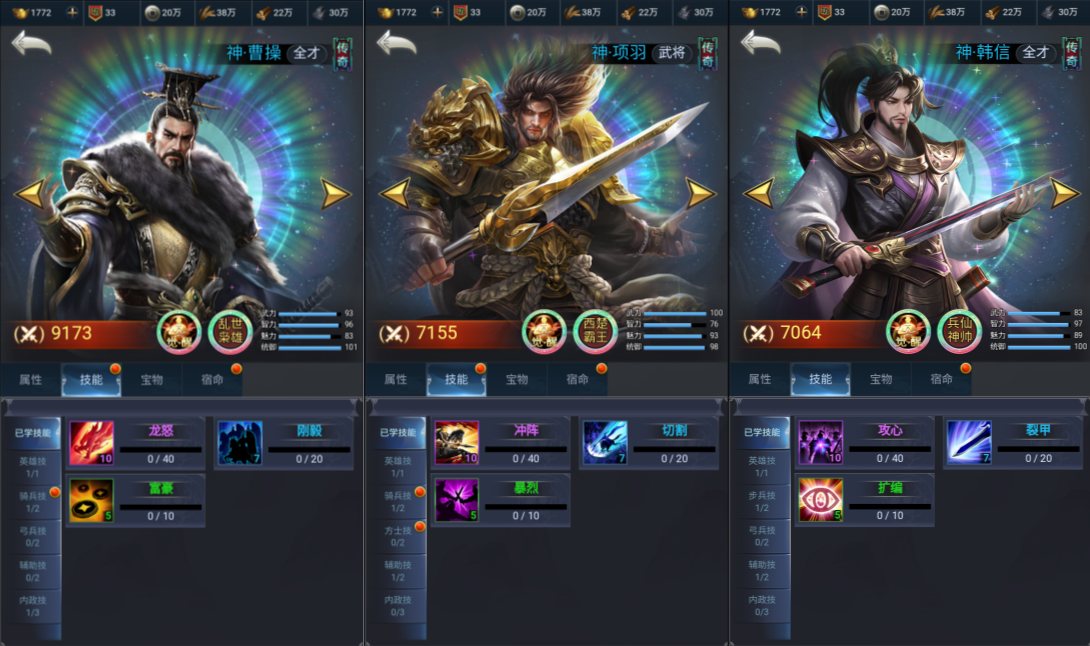
Task: Show previous hero before 神·韩信
Action: (x=758, y=193)
